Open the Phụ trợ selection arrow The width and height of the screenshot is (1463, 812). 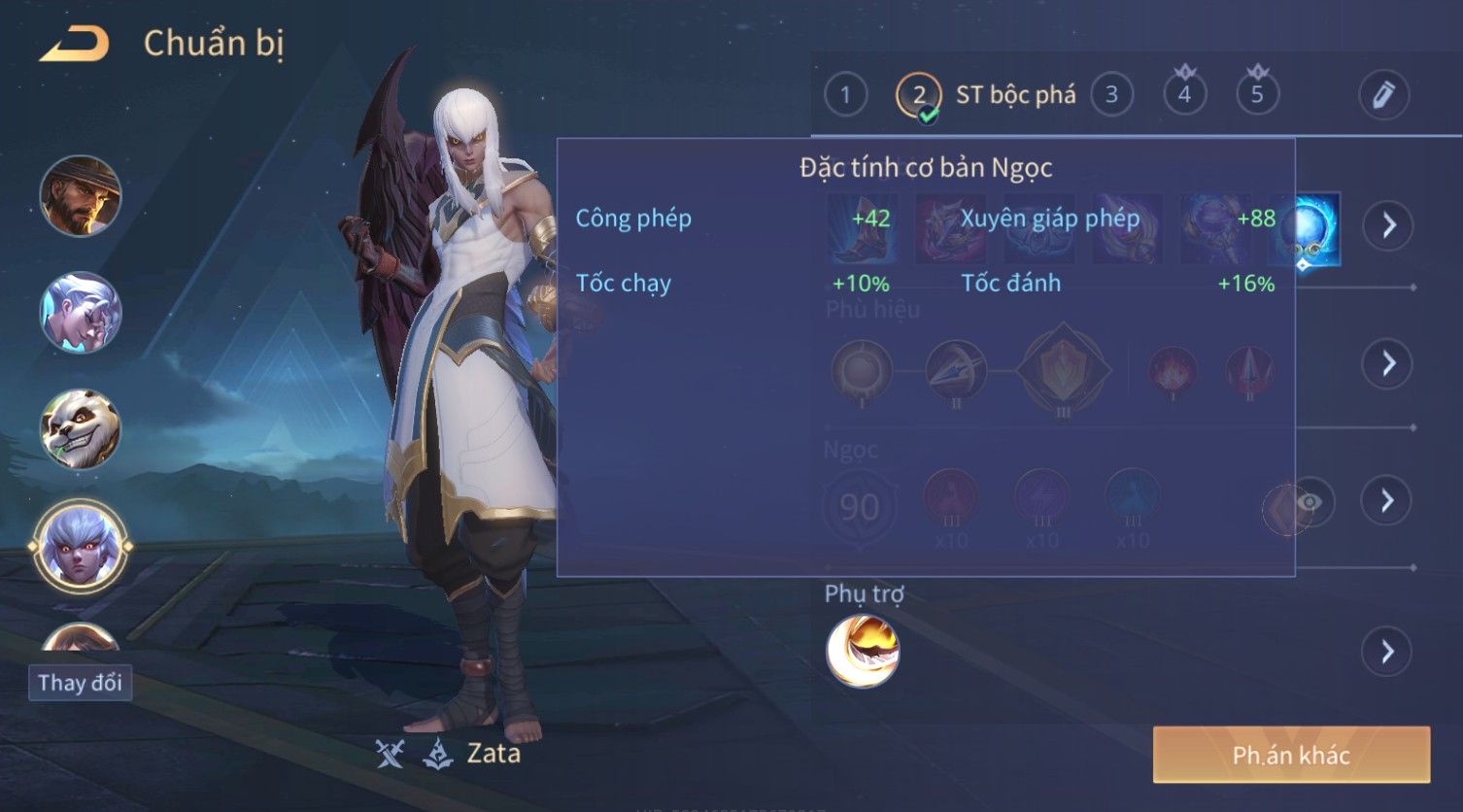[x=1387, y=652]
